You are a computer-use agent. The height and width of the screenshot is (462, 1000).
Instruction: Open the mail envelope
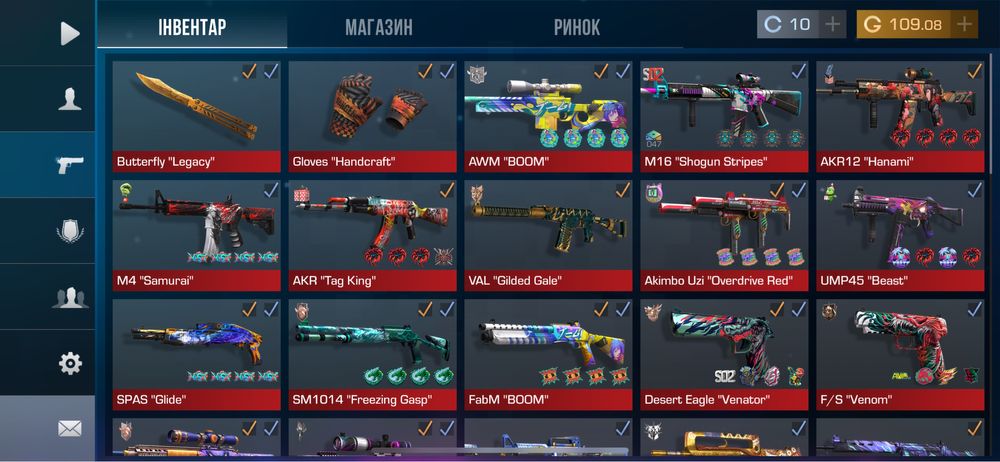pos(69,428)
